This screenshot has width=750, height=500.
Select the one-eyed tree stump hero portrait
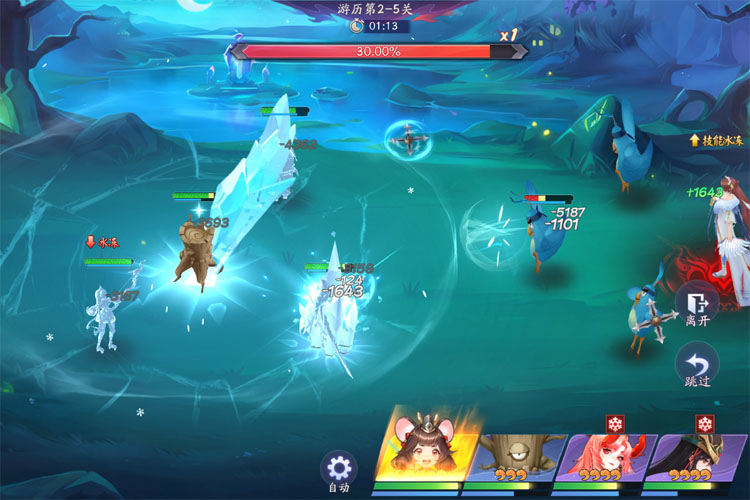click(511, 457)
